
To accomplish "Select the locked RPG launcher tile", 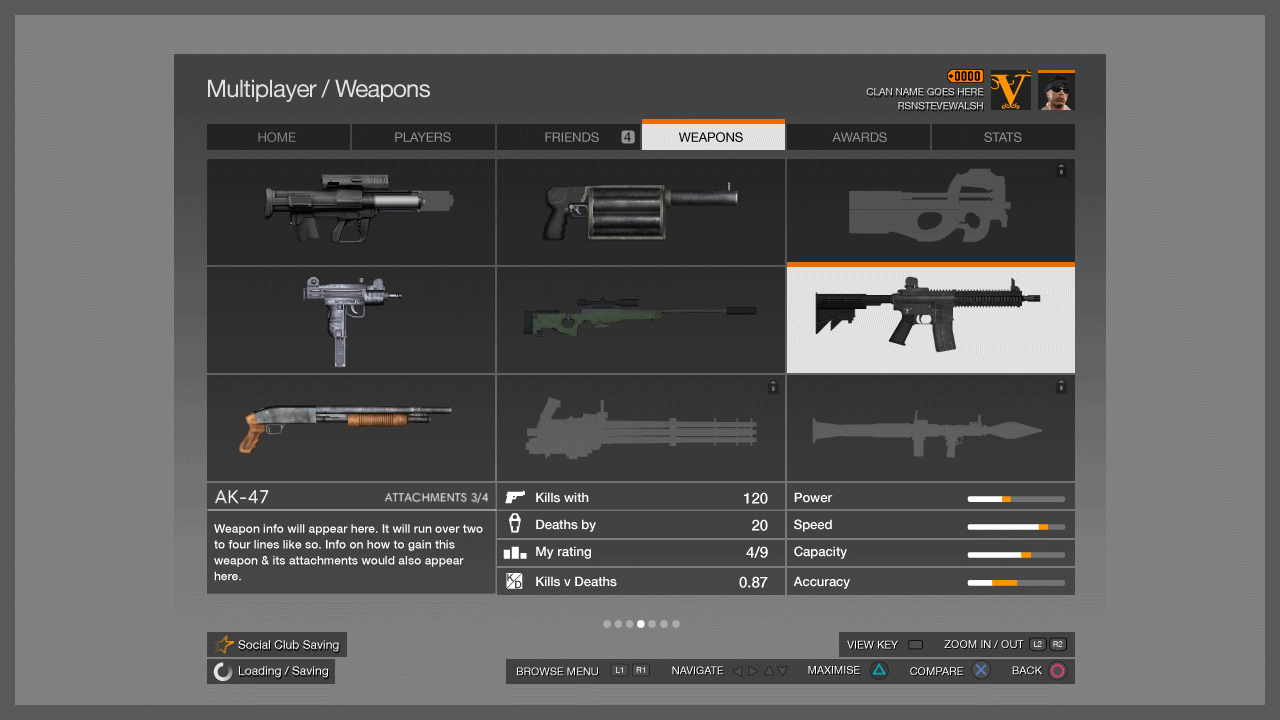I will tap(930, 428).
